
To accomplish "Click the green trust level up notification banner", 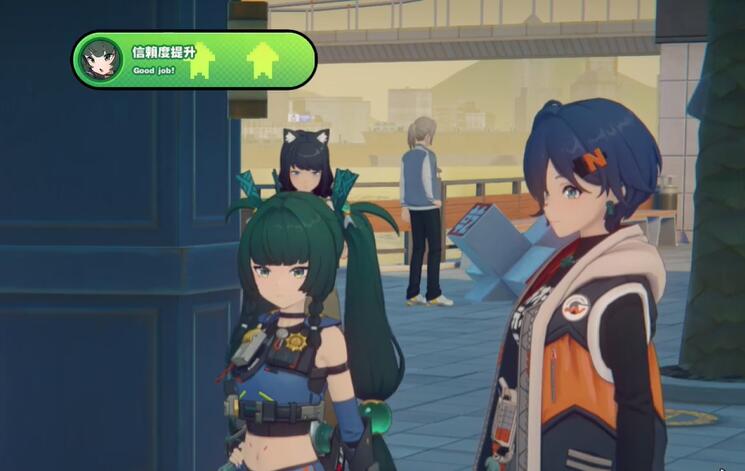I will (194, 60).
